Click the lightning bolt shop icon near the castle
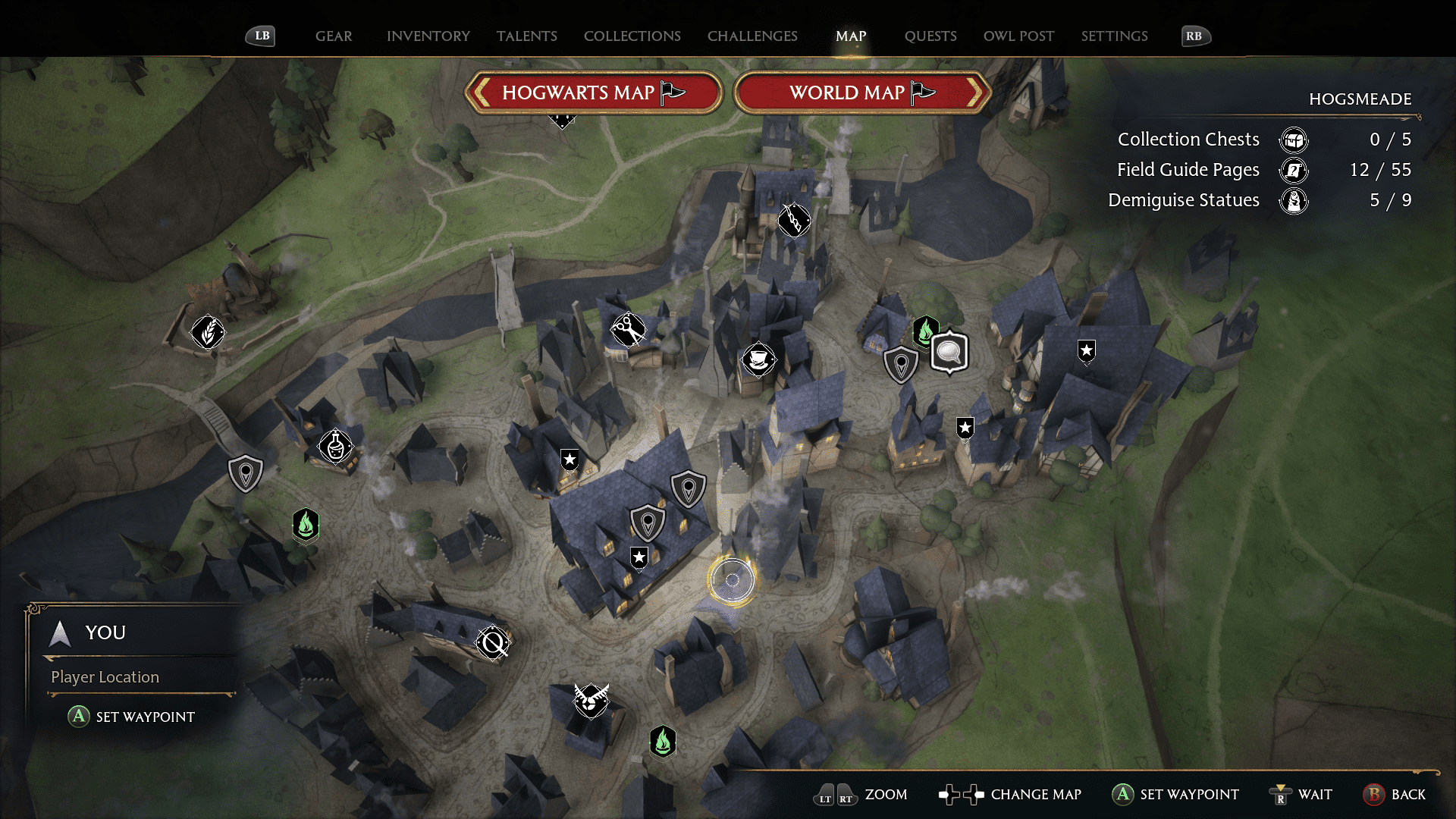Screen dimensions: 1456x819 pyautogui.click(x=793, y=221)
